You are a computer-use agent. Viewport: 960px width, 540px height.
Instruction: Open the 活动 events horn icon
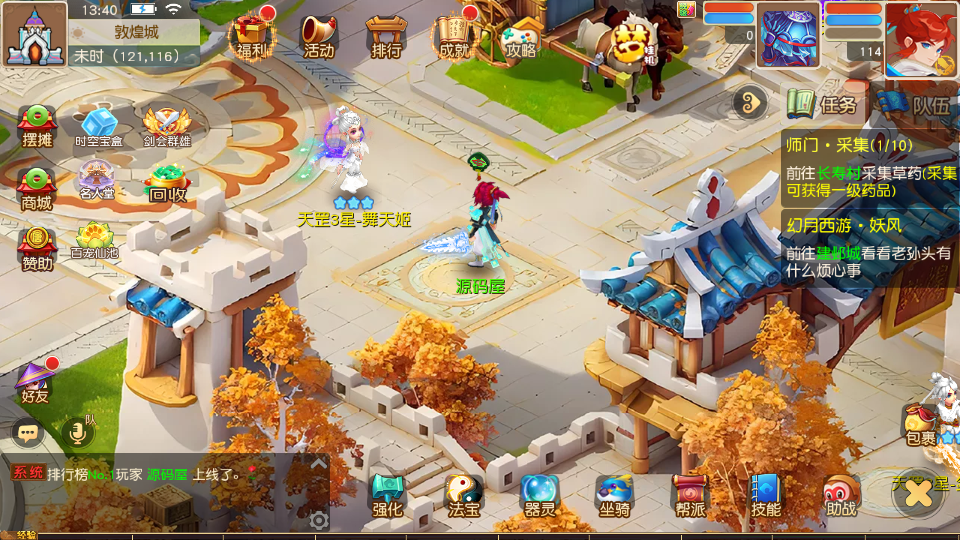coord(318,36)
